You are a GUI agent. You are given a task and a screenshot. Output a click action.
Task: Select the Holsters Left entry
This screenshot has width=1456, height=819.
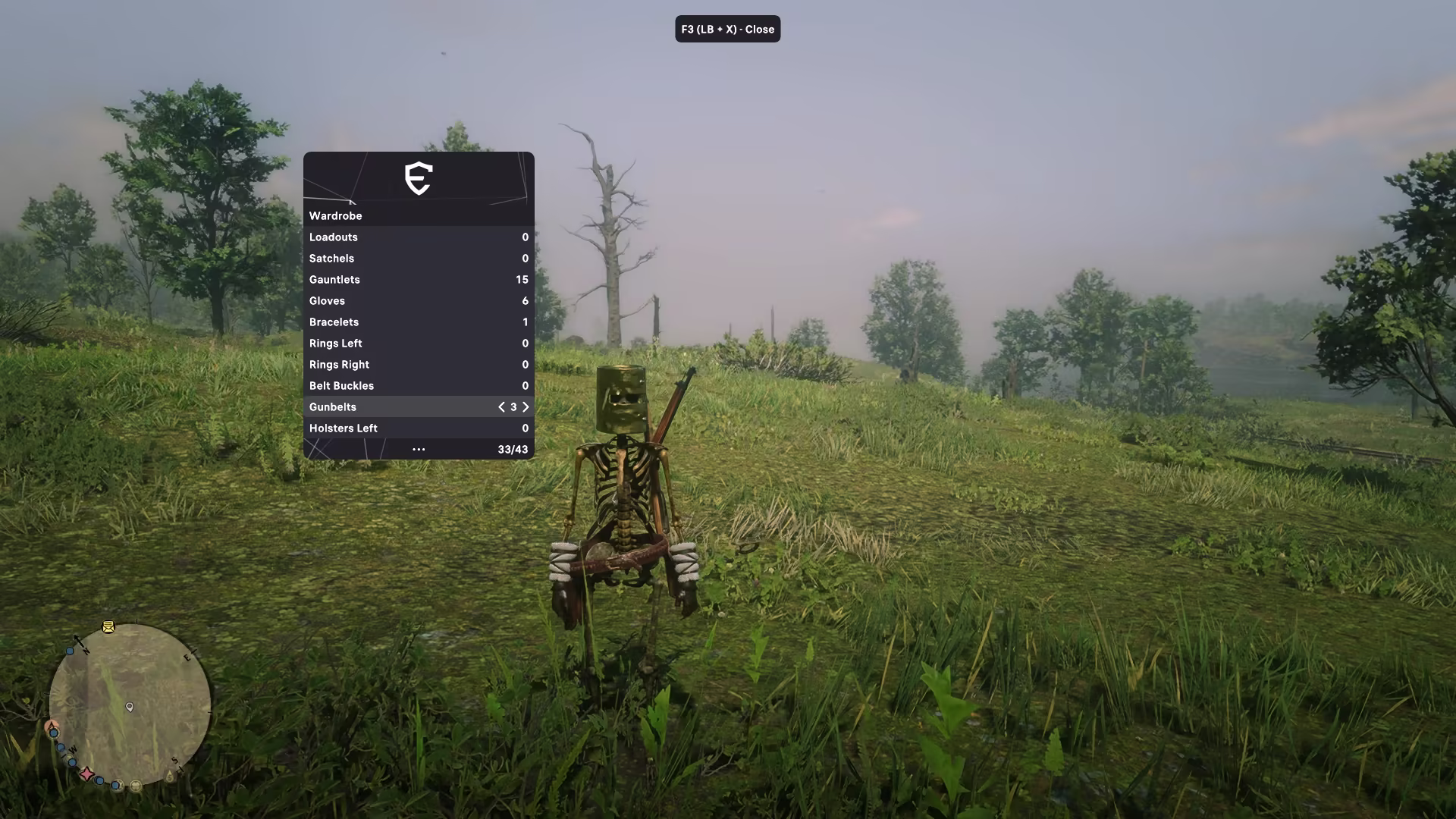pyautogui.click(x=418, y=428)
